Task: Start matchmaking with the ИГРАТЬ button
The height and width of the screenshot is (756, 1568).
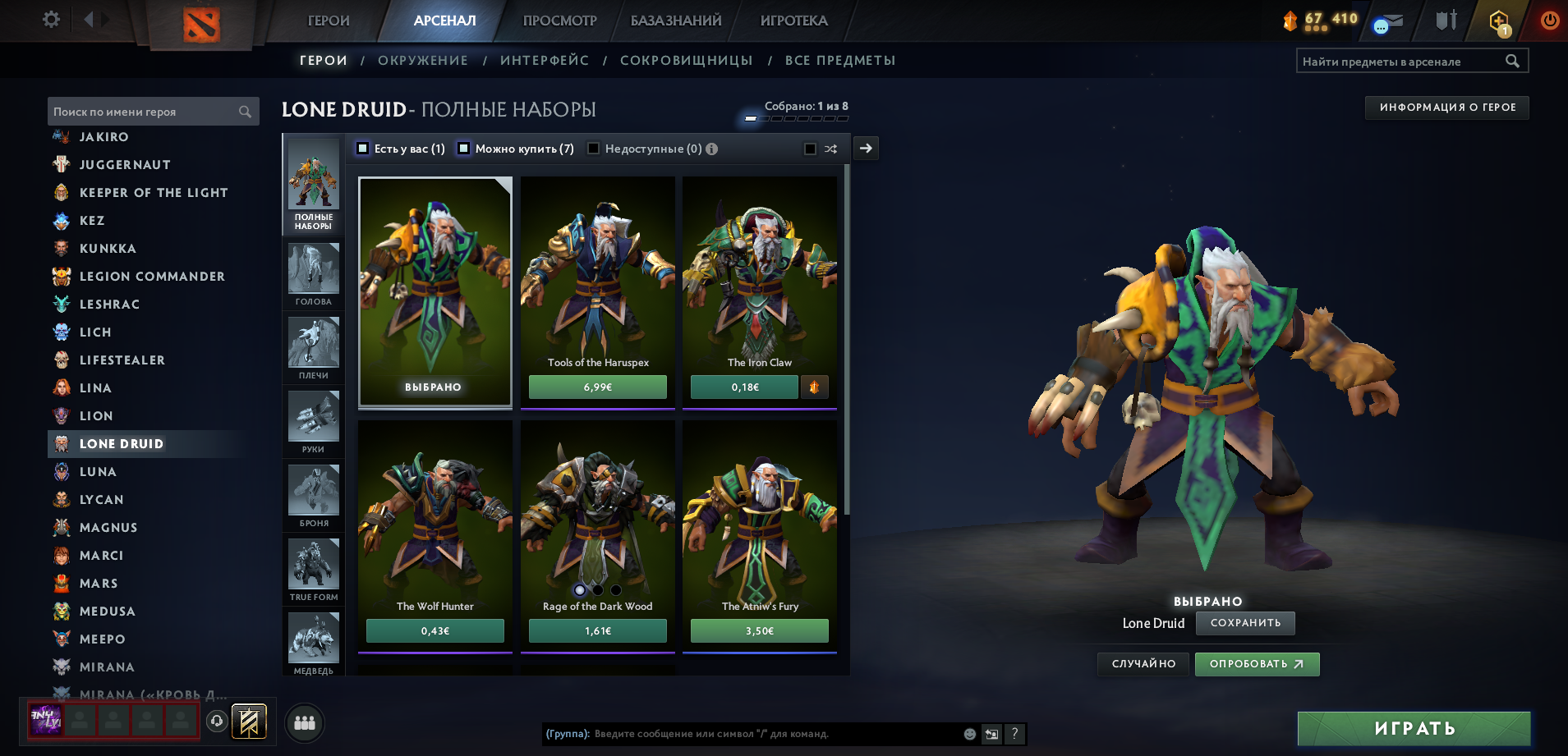Action: point(1414,728)
